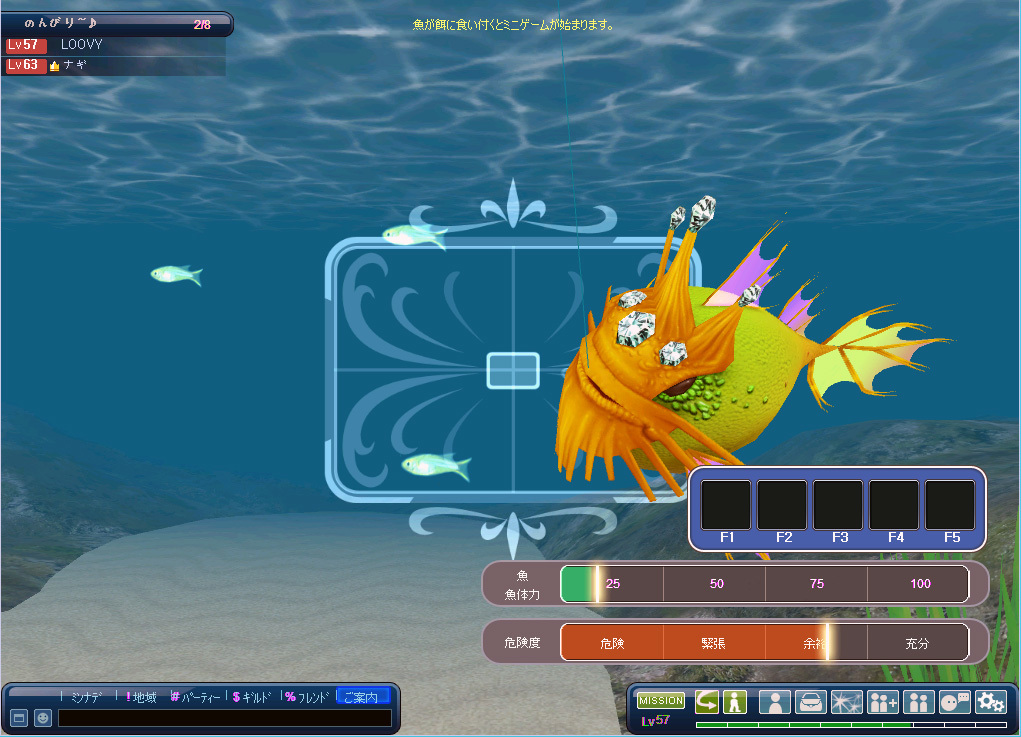1021x737 pixels.
Task: Click the curved arrow return icon
Action: coord(707,702)
